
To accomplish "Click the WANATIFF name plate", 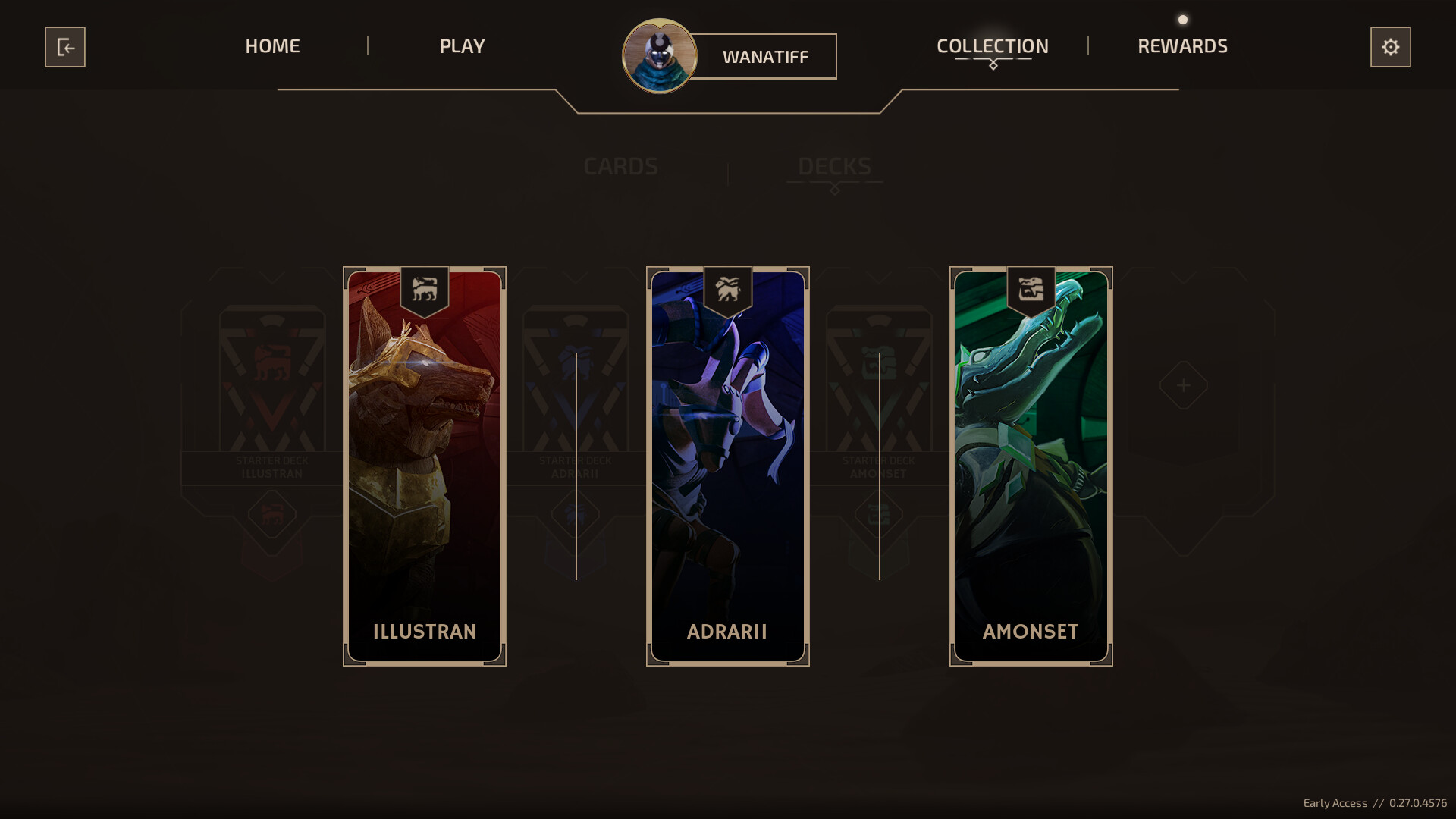I will pos(766,56).
